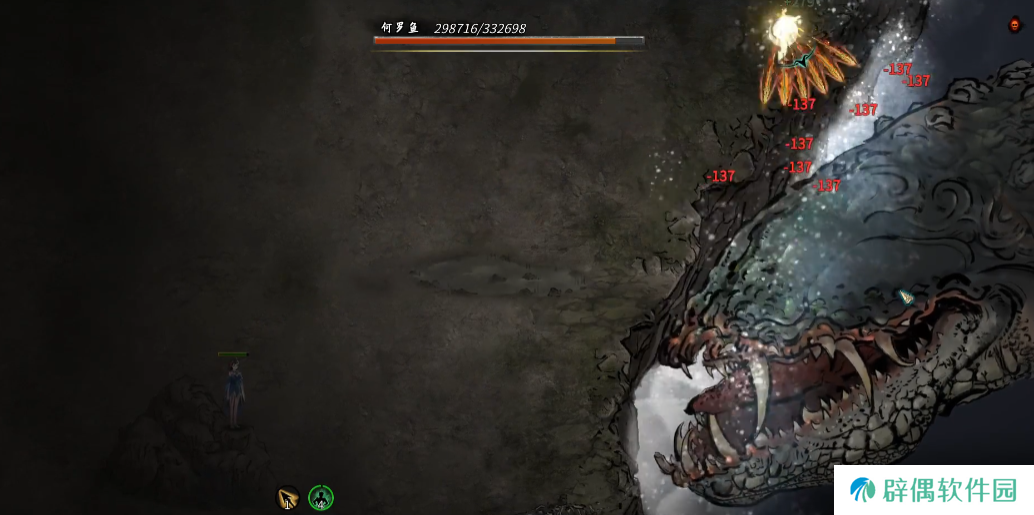This screenshot has height=515, width=1034.
Task: Click the red skull icon
Action: coord(1016,25)
